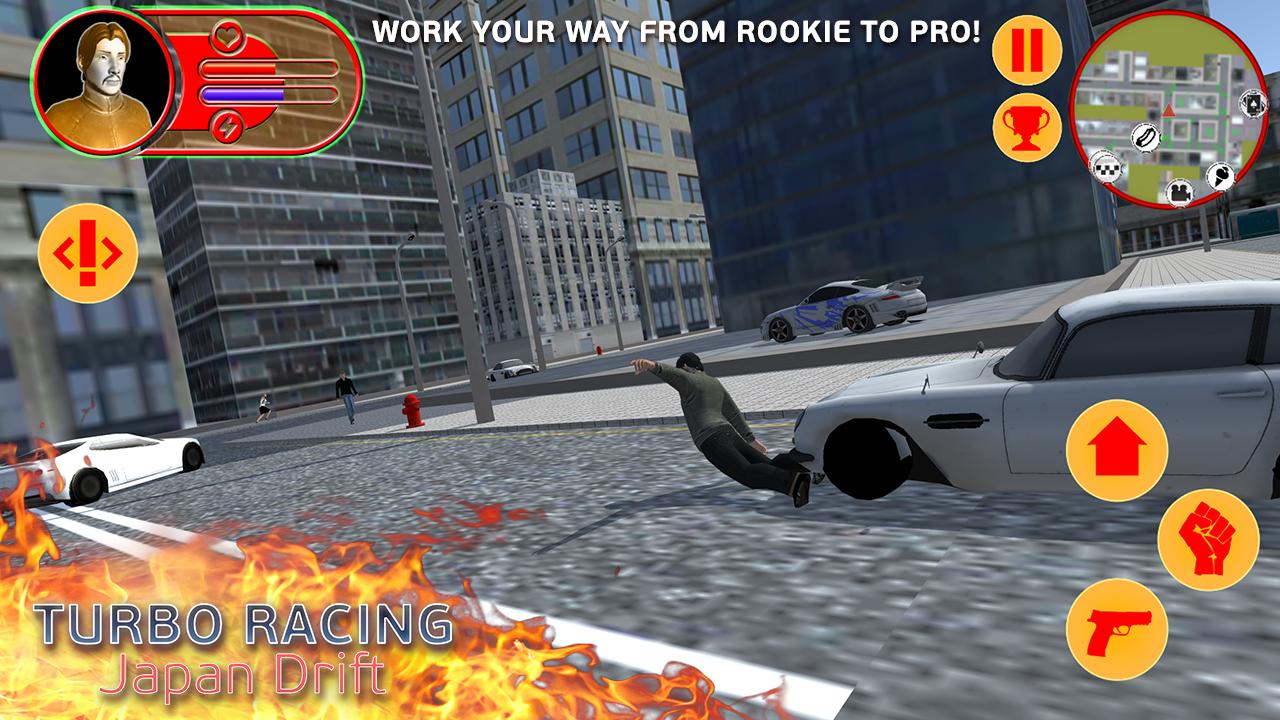1280x720 pixels.
Task: Tap the heart health icon on HUD
Action: (x=227, y=38)
